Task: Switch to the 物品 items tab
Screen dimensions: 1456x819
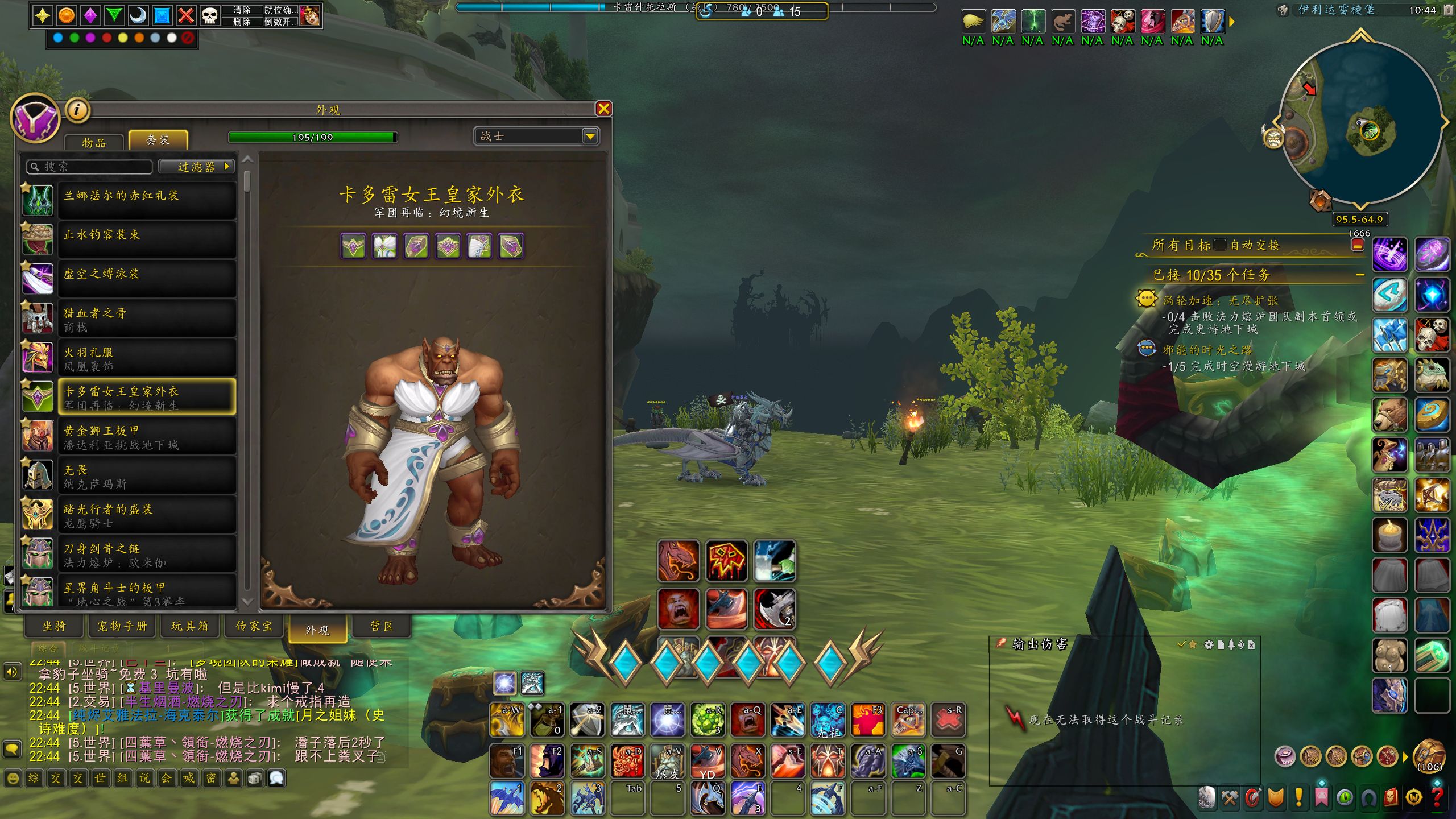Action: point(94,142)
